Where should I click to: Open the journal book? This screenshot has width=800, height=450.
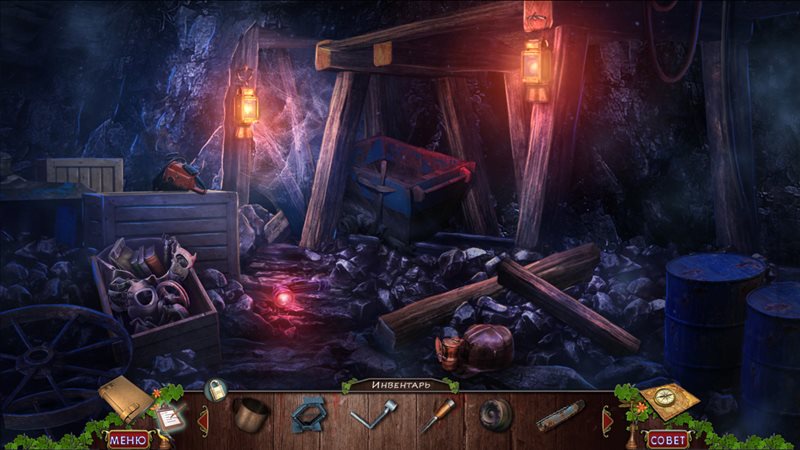[x=123, y=399]
